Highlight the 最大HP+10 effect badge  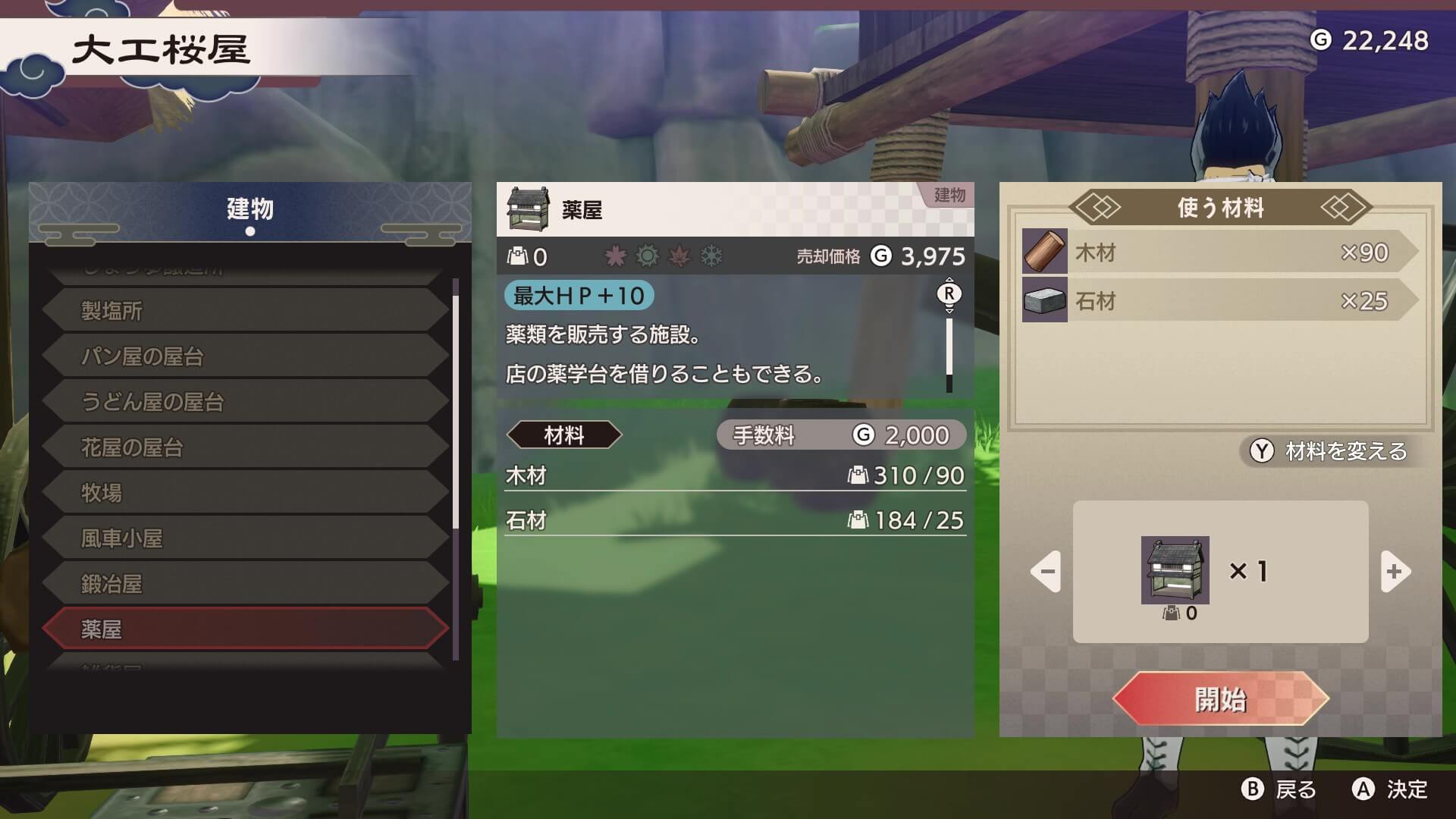click(x=578, y=297)
